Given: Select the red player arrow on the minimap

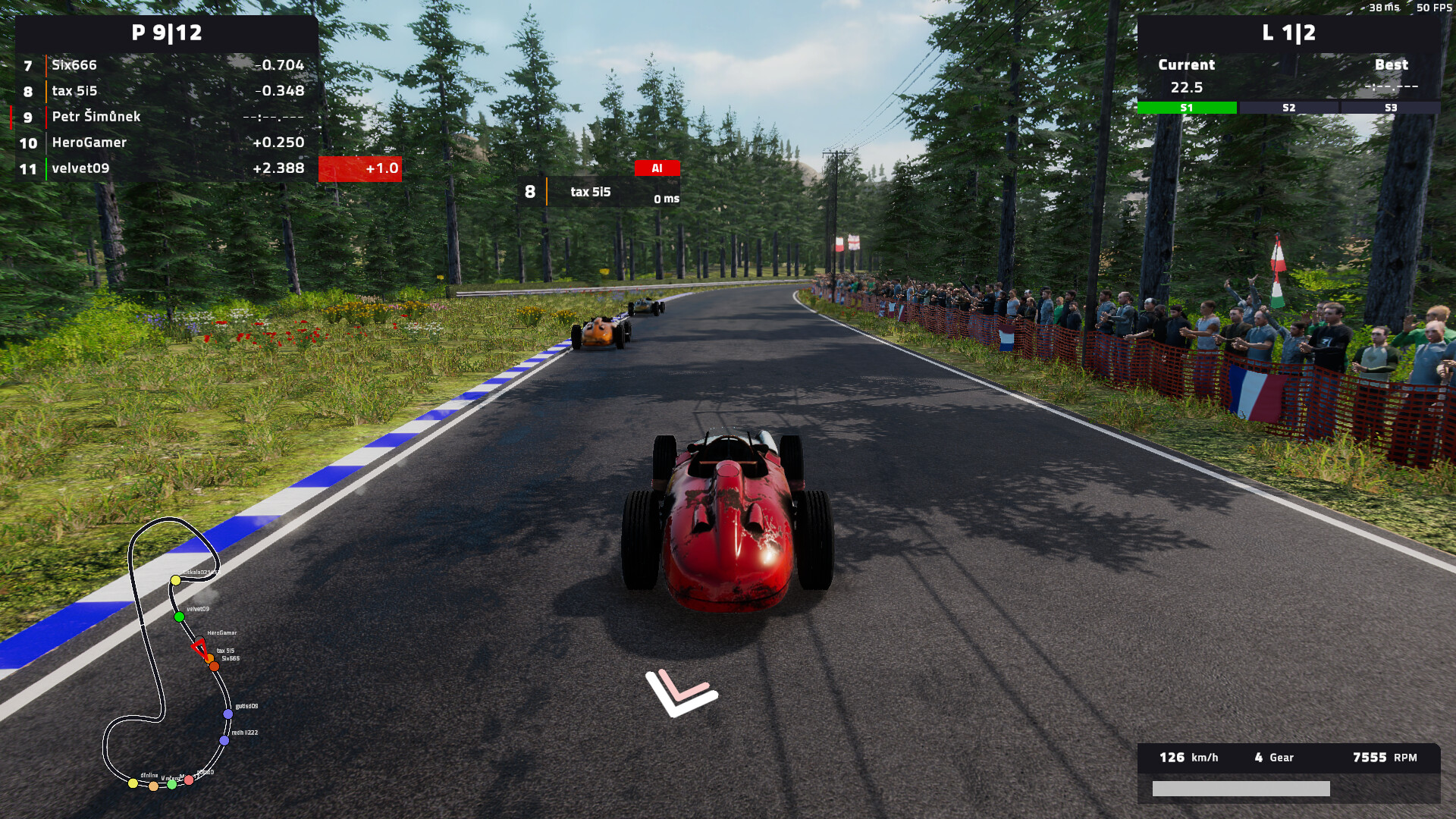Looking at the screenshot, I should click(201, 648).
